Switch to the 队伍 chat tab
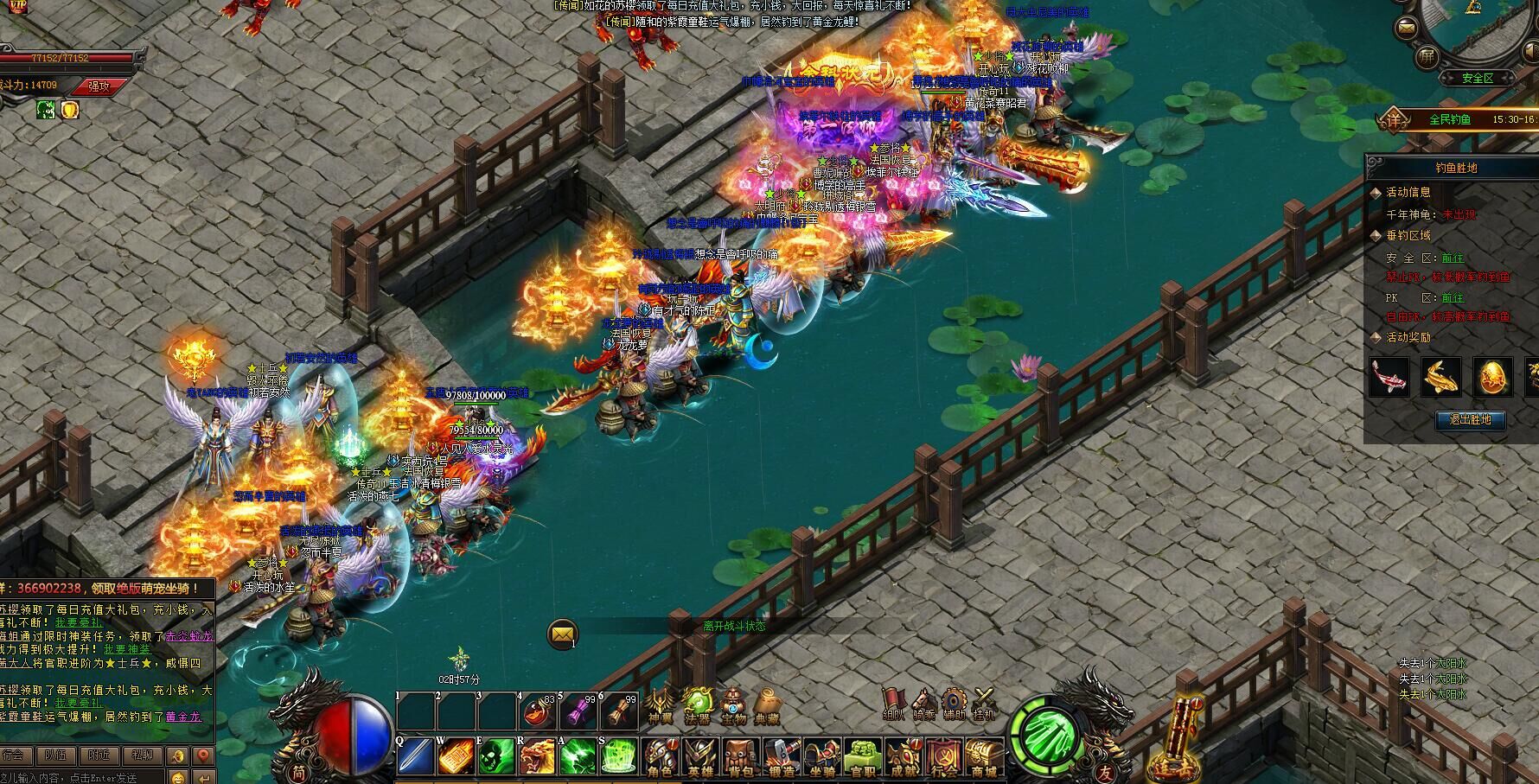 56,755
